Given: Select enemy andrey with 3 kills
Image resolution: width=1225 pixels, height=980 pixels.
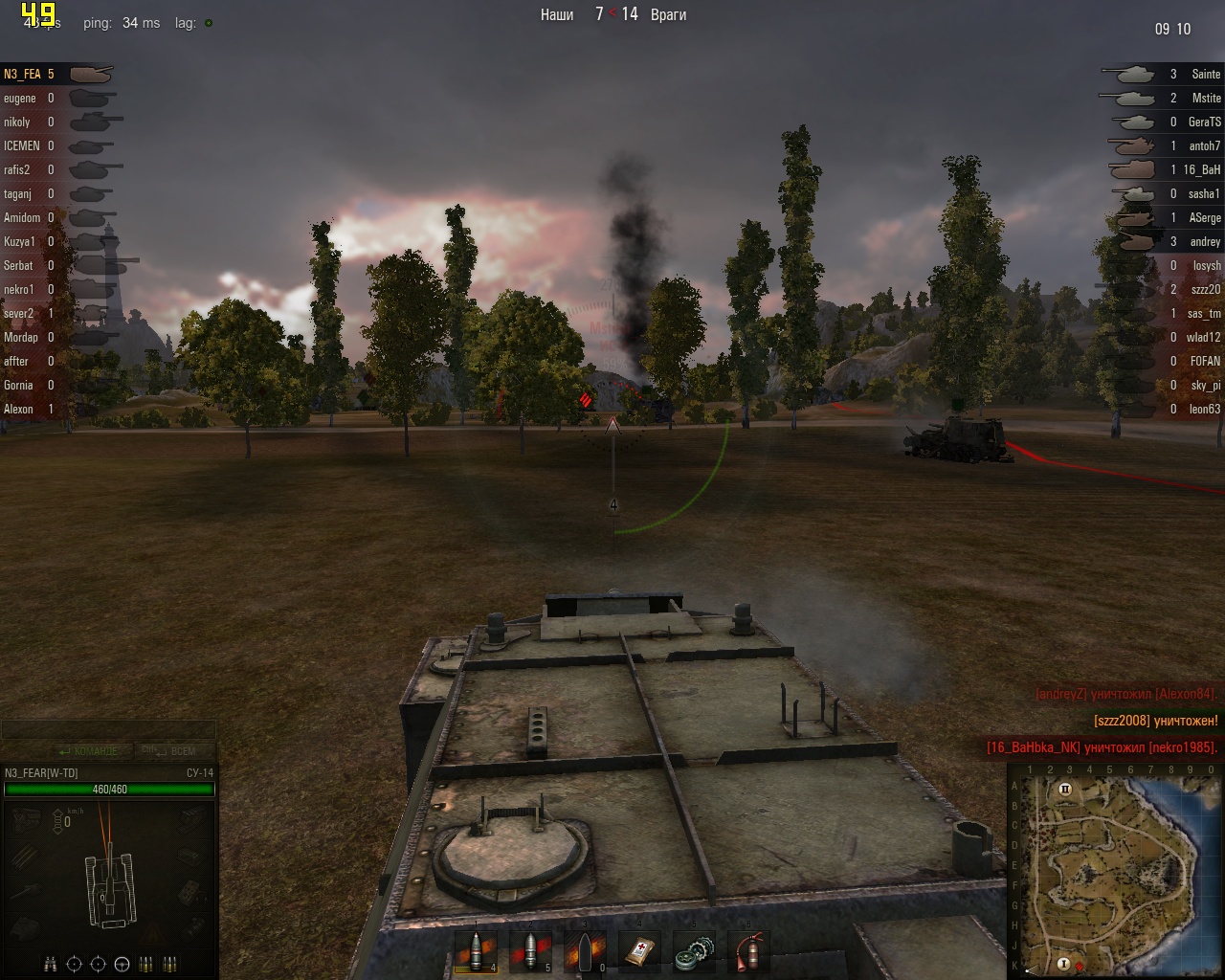Looking at the screenshot, I should click(1204, 241).
